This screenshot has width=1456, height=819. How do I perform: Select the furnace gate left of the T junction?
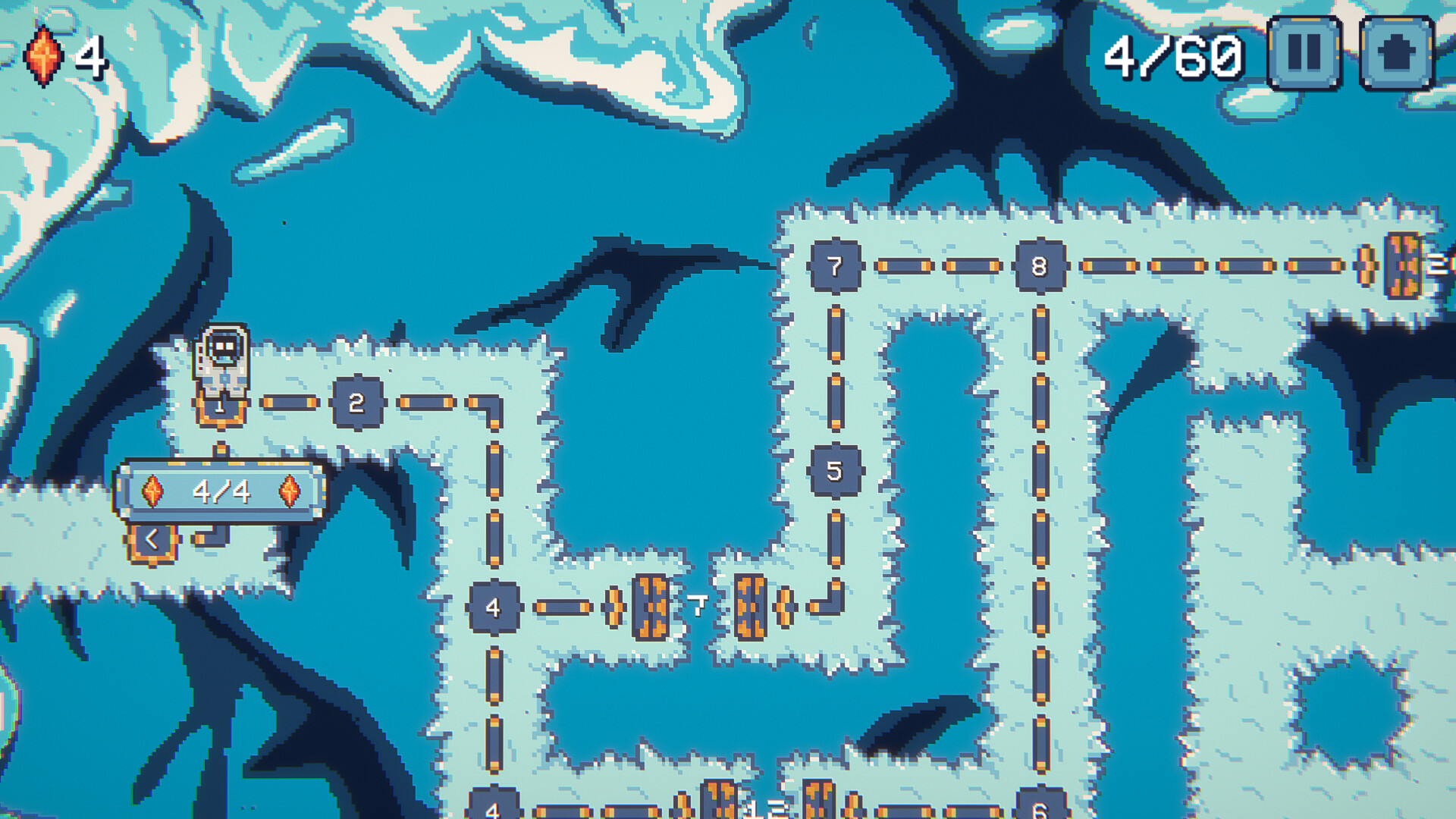coord(648,607)
